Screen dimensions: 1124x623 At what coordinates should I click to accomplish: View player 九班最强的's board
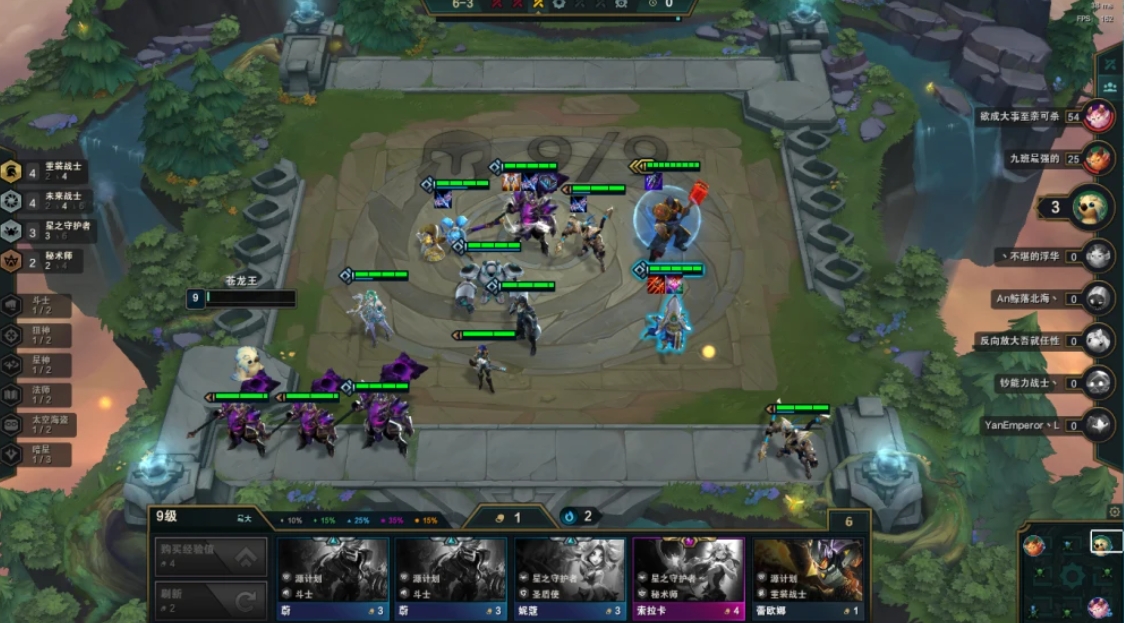point(1099,158)
